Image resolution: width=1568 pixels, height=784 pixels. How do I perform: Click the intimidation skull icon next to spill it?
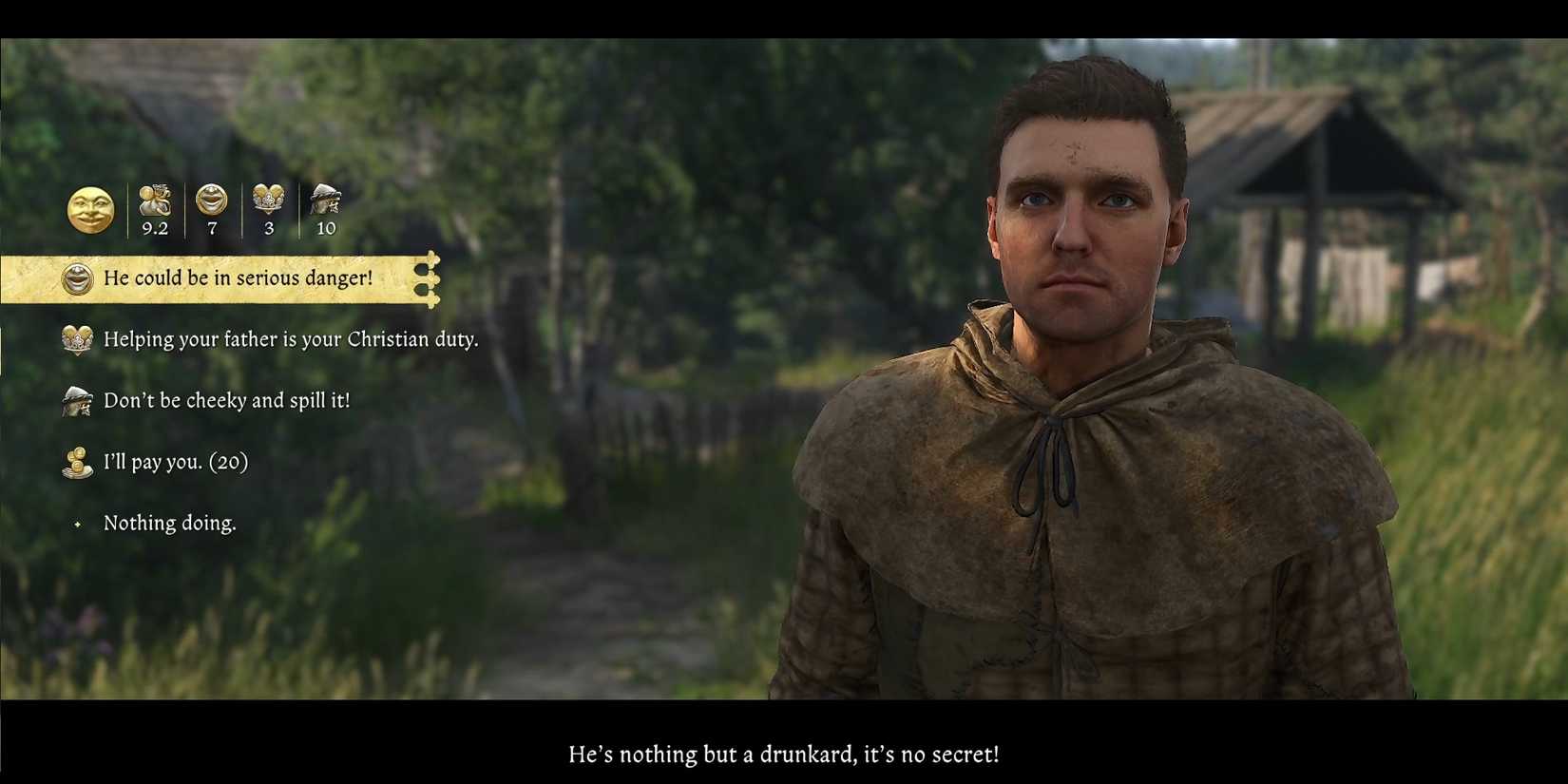76,401
